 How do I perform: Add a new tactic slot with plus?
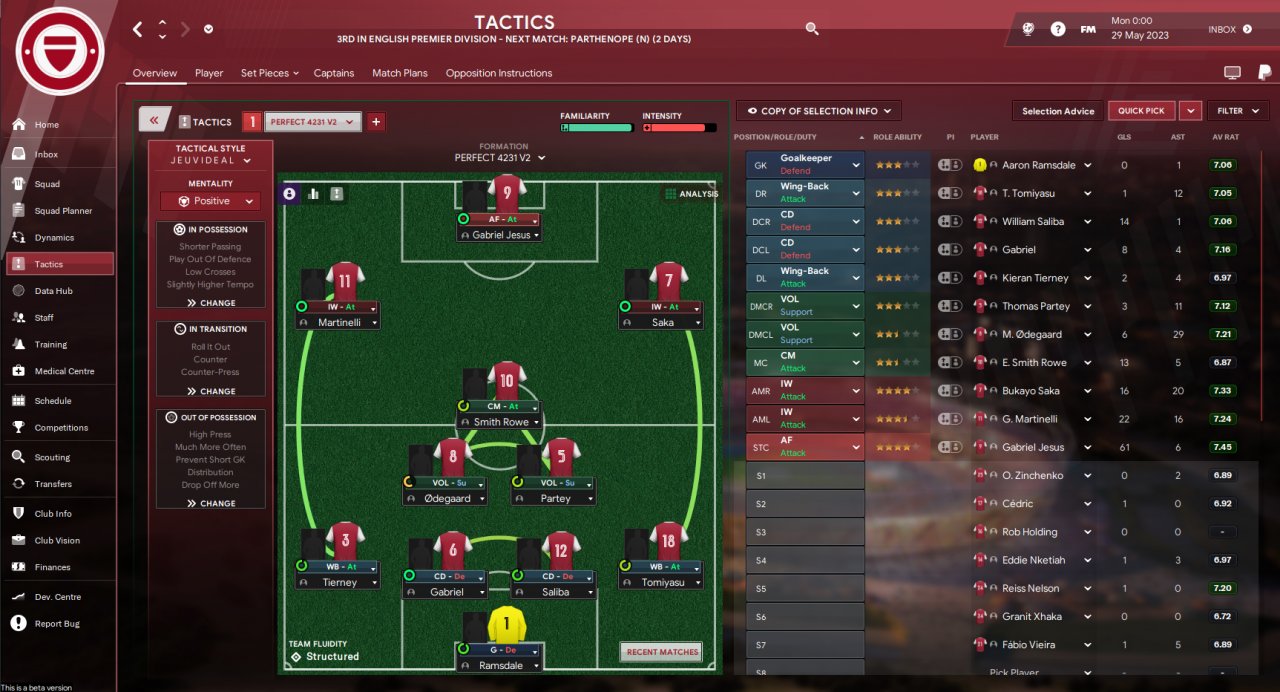tap(376, 122)
